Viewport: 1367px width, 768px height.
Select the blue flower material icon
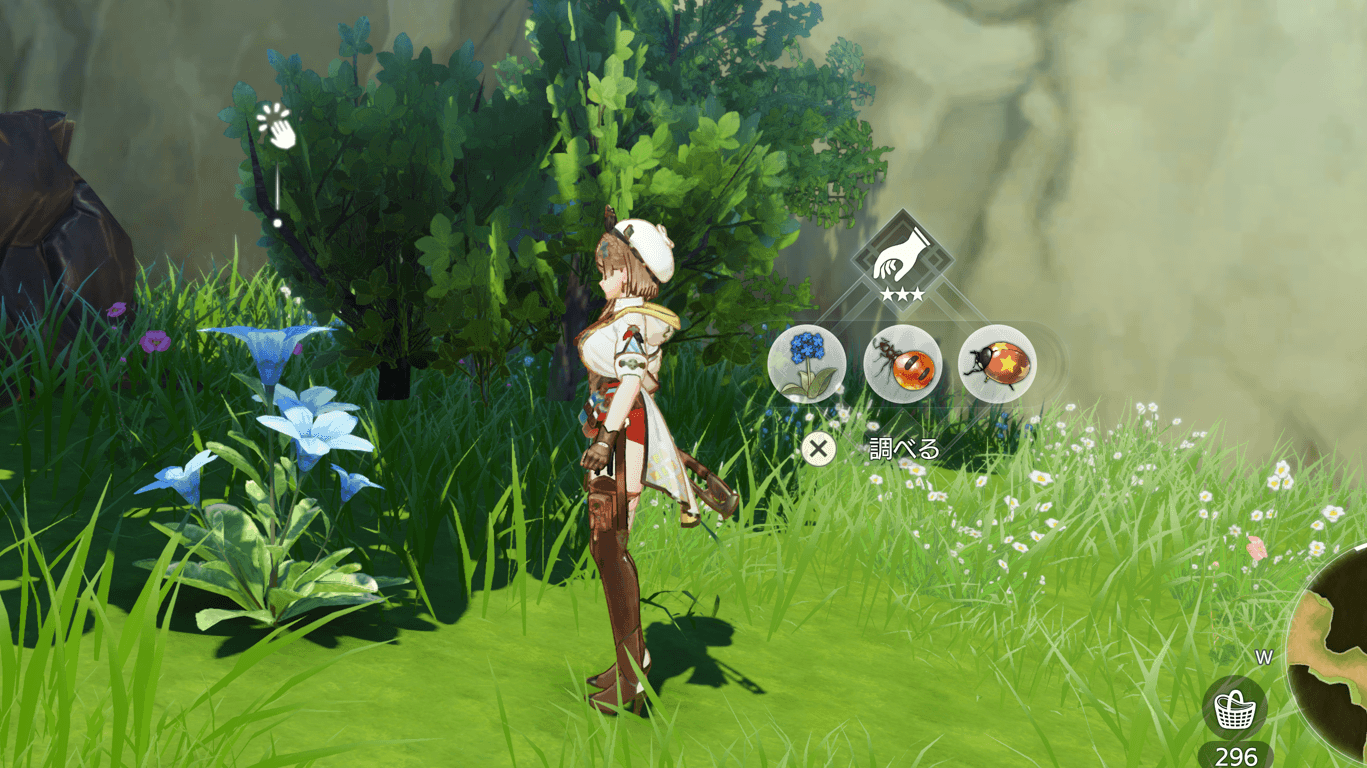pos(807,364)
